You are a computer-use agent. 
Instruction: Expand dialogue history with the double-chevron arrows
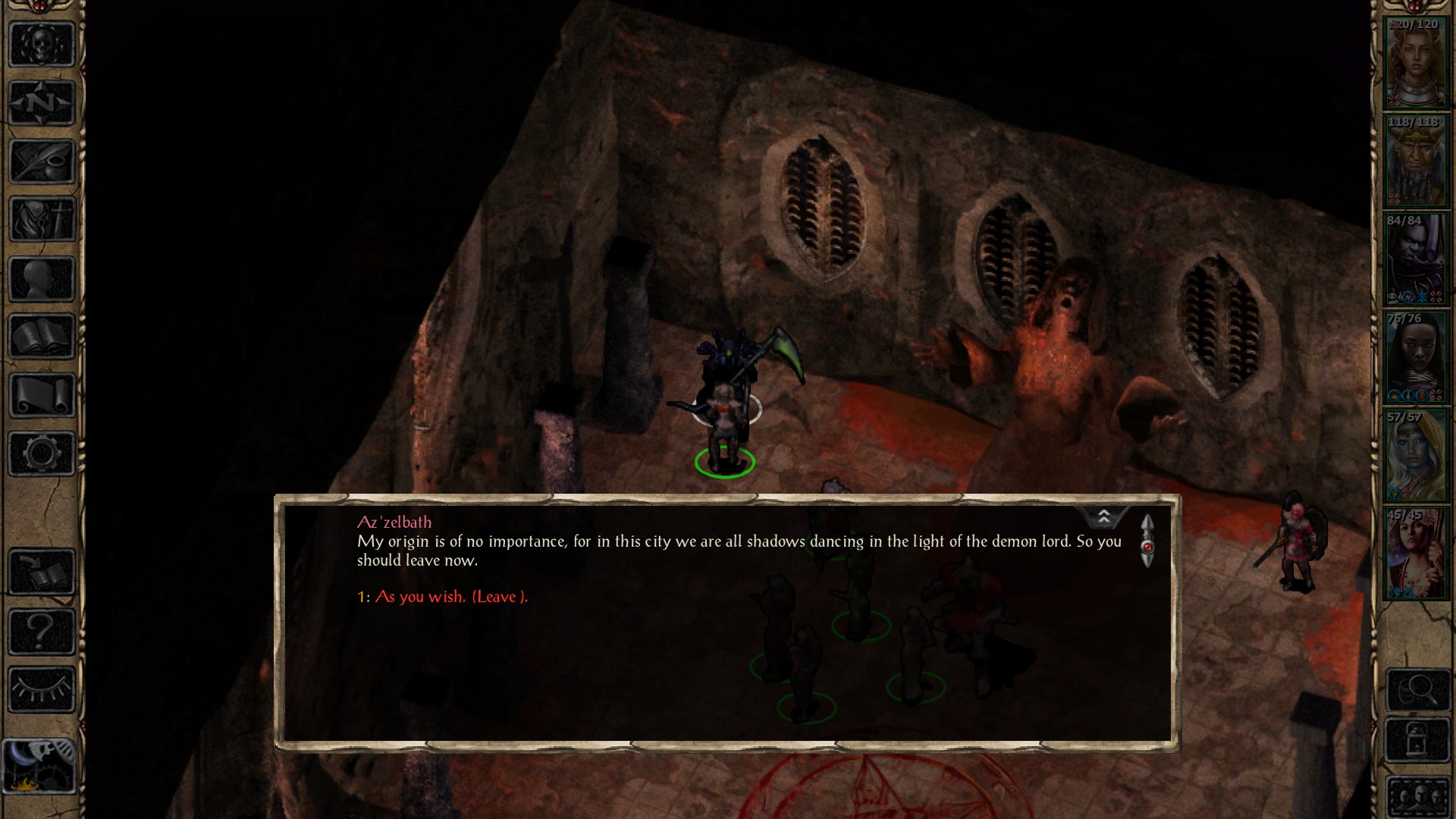(1105, 516)
